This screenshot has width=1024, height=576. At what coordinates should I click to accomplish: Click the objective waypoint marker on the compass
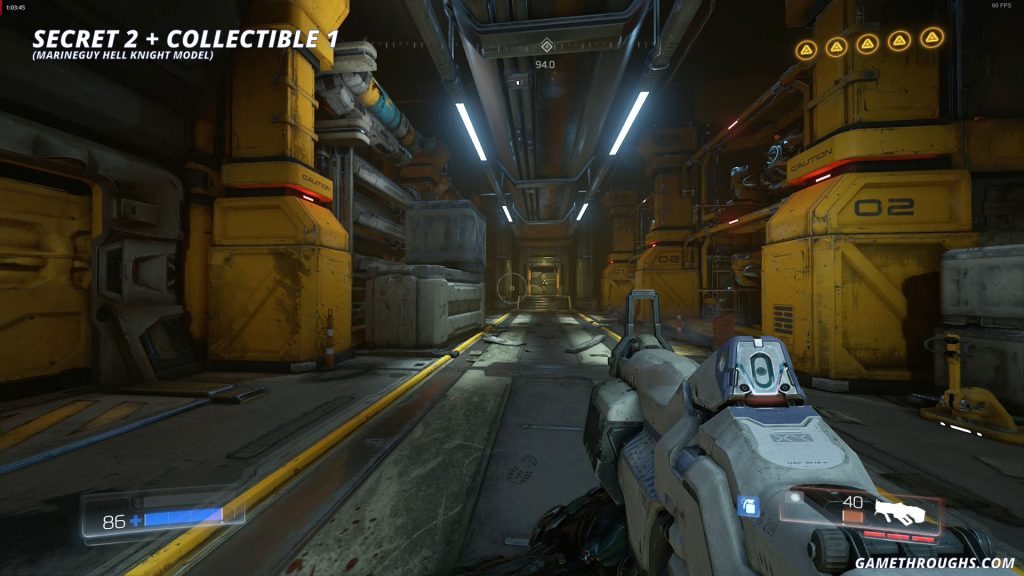pyautogui.click(x=545, y=45)
